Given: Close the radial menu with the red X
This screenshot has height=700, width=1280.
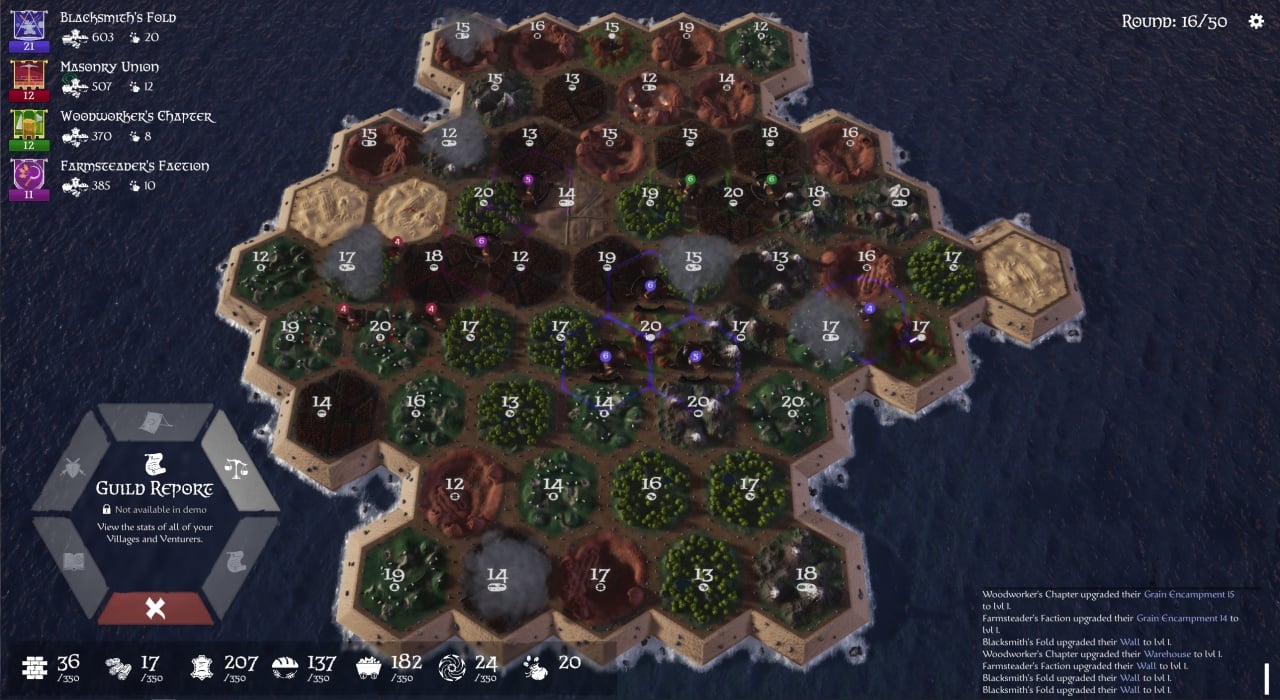Looking at the screenshot, I should click(155, 608).
